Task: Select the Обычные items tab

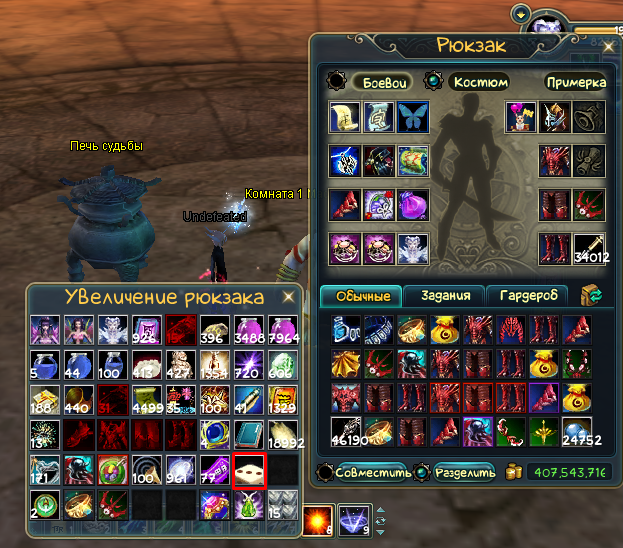Action: pyautogui.click(x=362, y=295)
